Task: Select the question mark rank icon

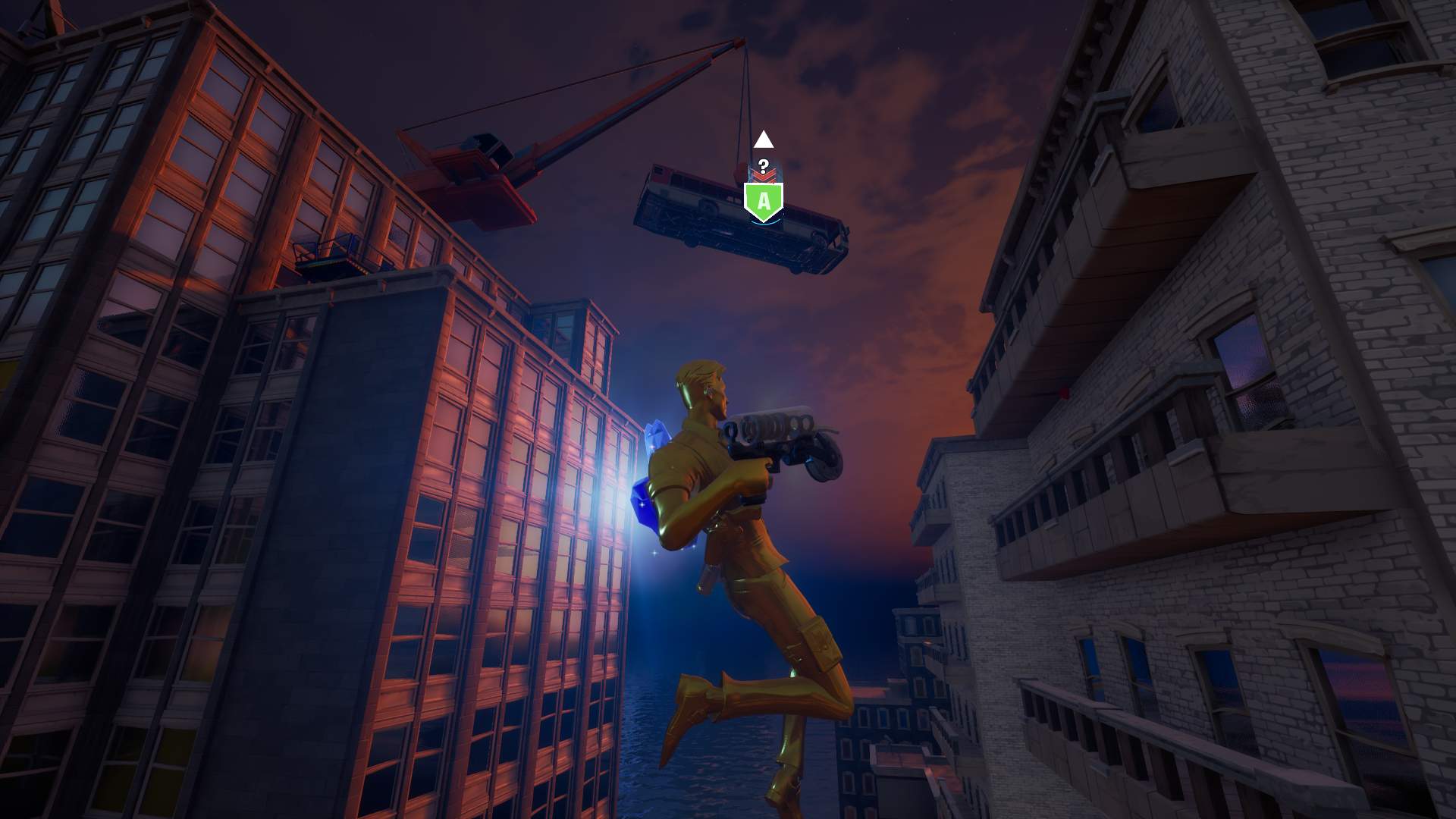Action: tap(764, 166)
